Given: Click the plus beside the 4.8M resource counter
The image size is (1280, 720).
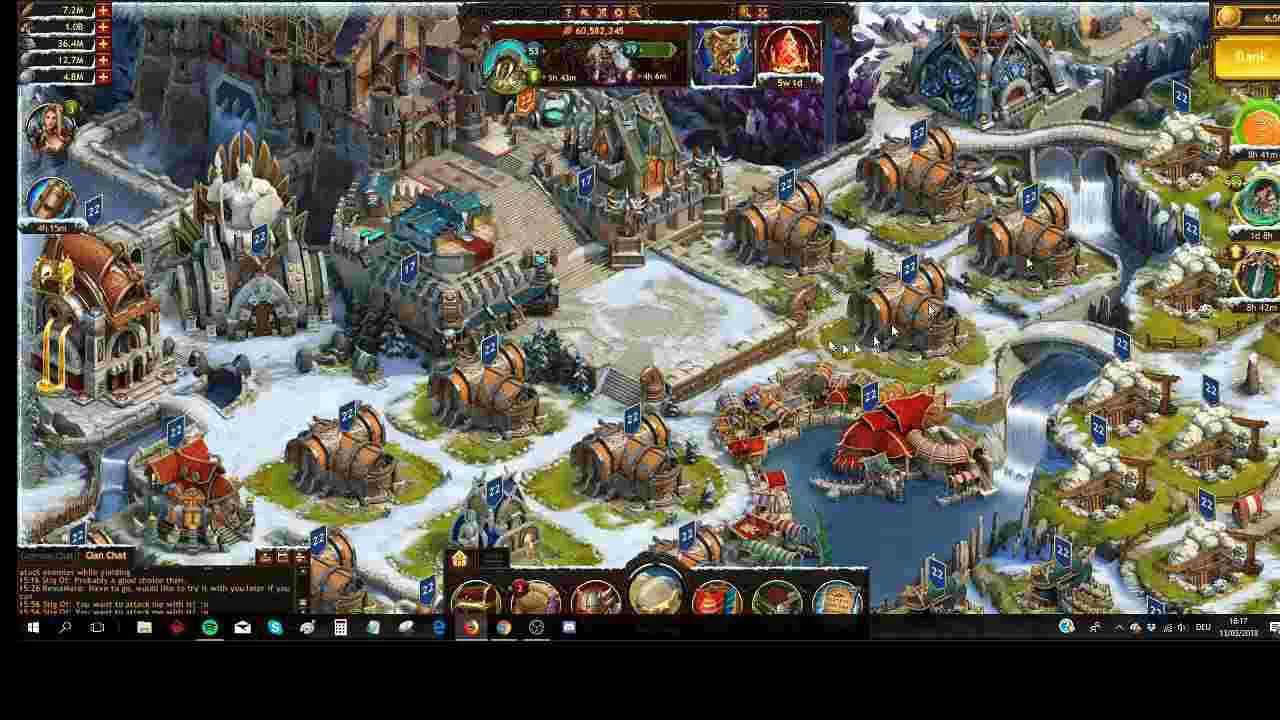Looking at the screenshot, I should [101, 77].
